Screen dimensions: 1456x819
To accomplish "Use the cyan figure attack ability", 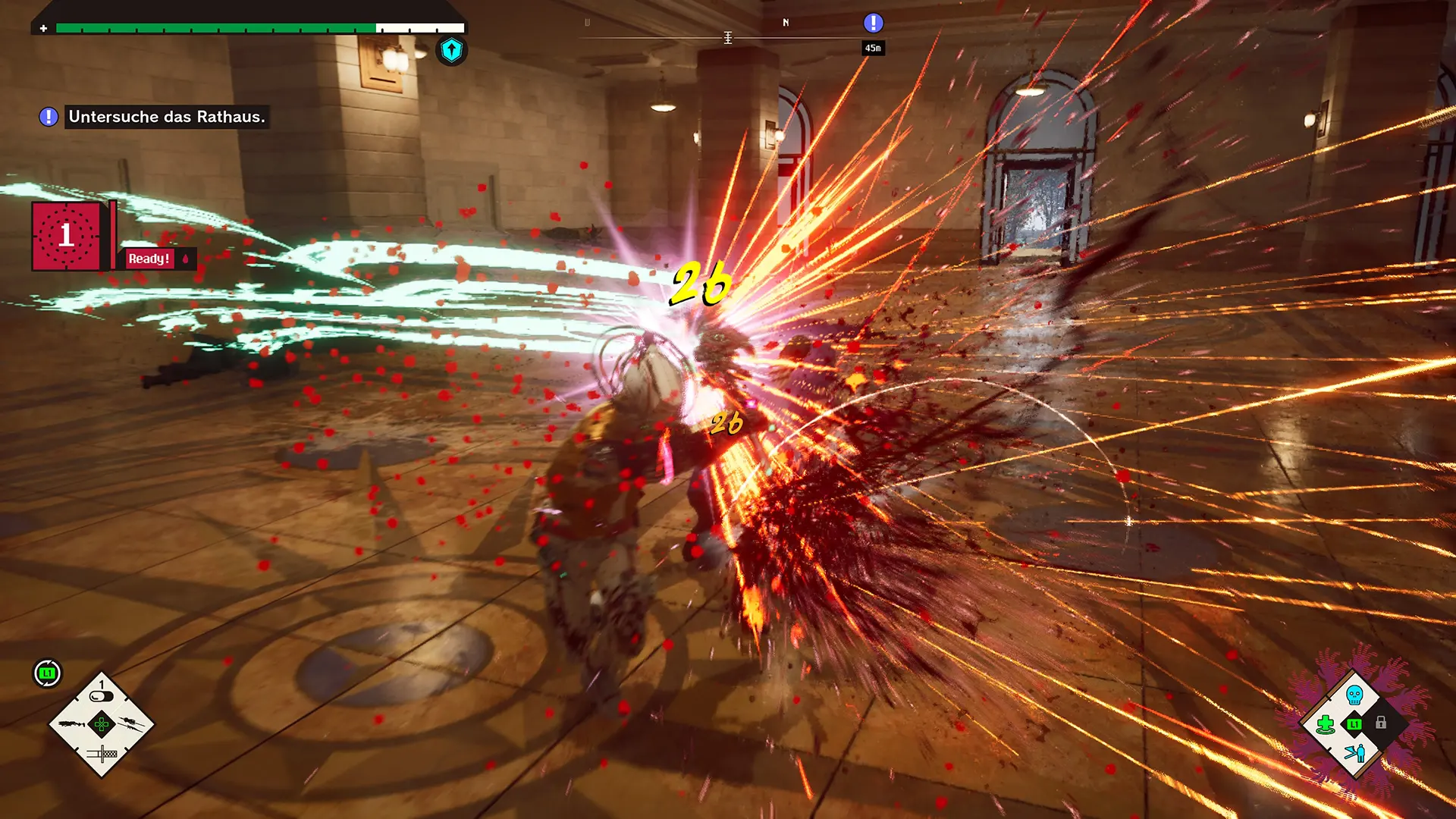I will (x=1354, y=753).
